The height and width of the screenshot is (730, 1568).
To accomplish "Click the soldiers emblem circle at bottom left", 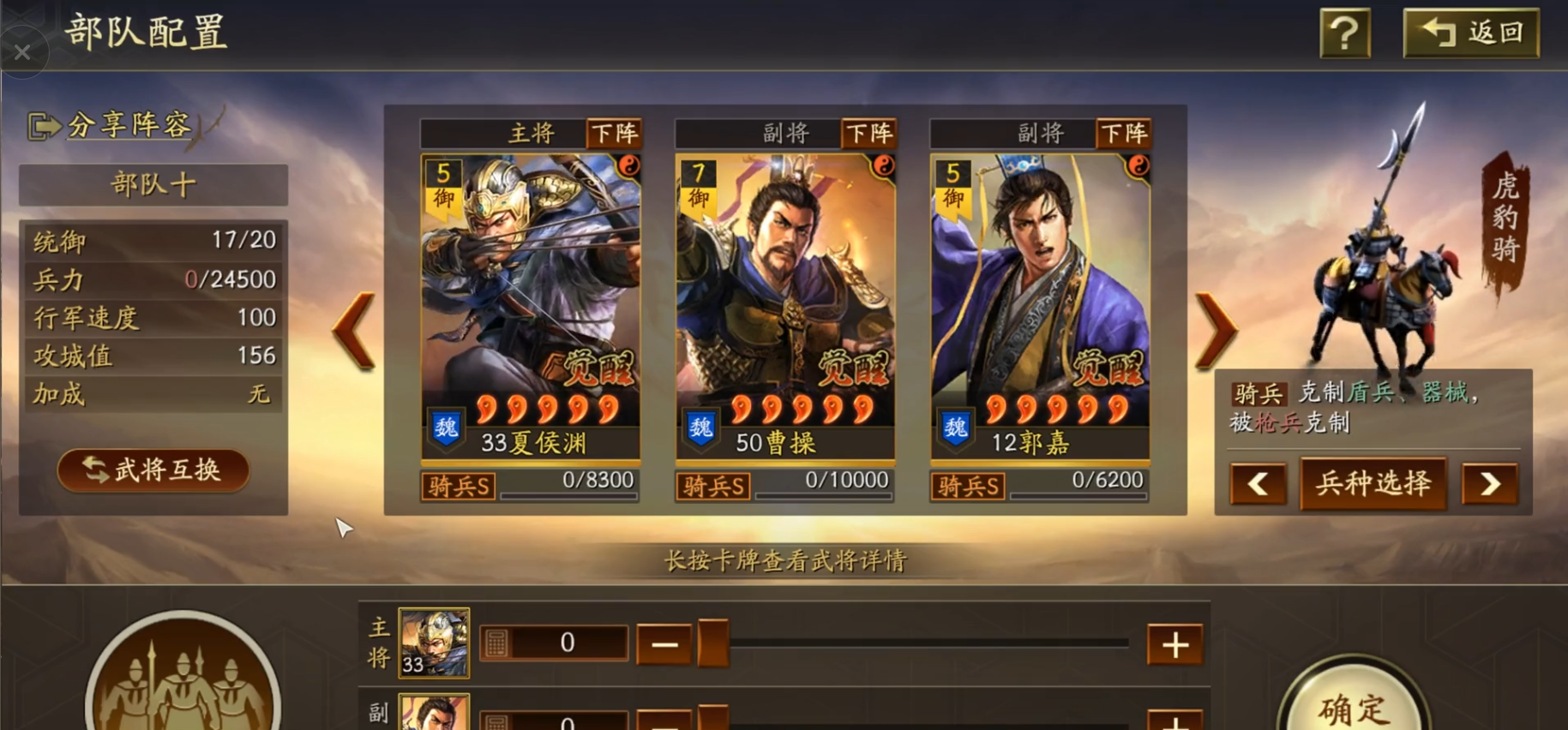I will (182, 685).
